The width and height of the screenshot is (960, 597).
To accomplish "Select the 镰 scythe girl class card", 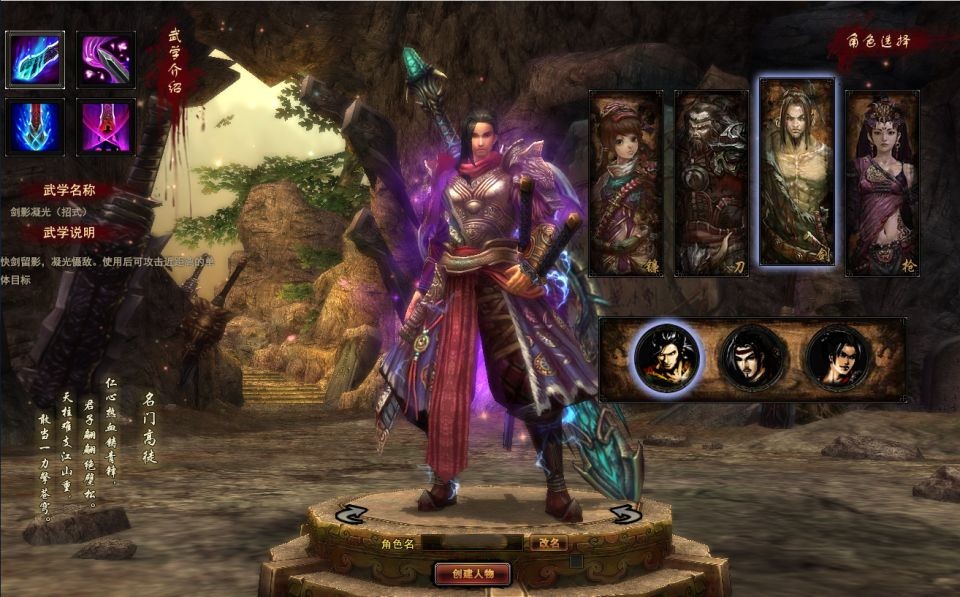I will tap(626, 183).
